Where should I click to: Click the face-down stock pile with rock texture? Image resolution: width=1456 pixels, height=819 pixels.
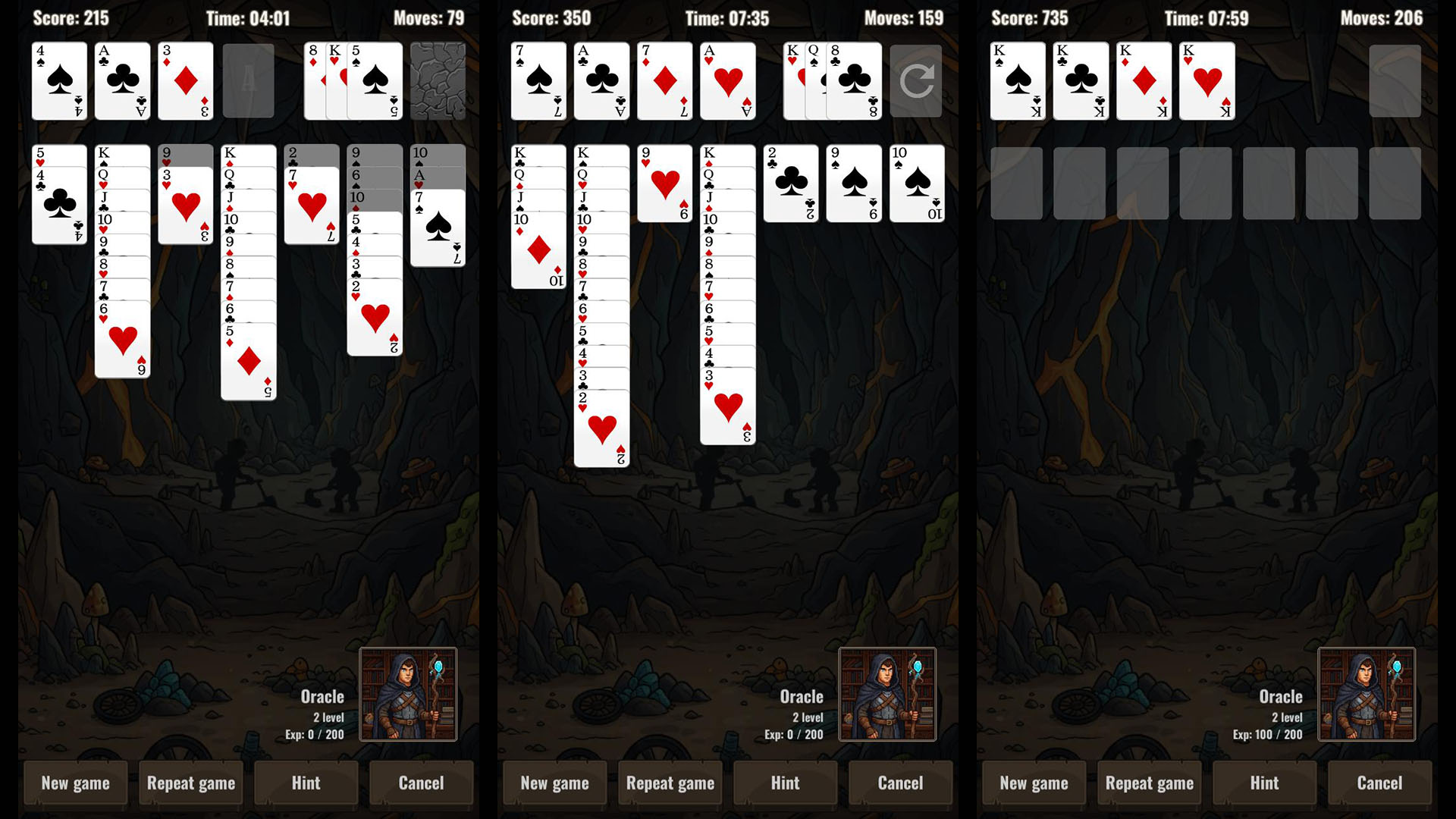tap(438, 80)
